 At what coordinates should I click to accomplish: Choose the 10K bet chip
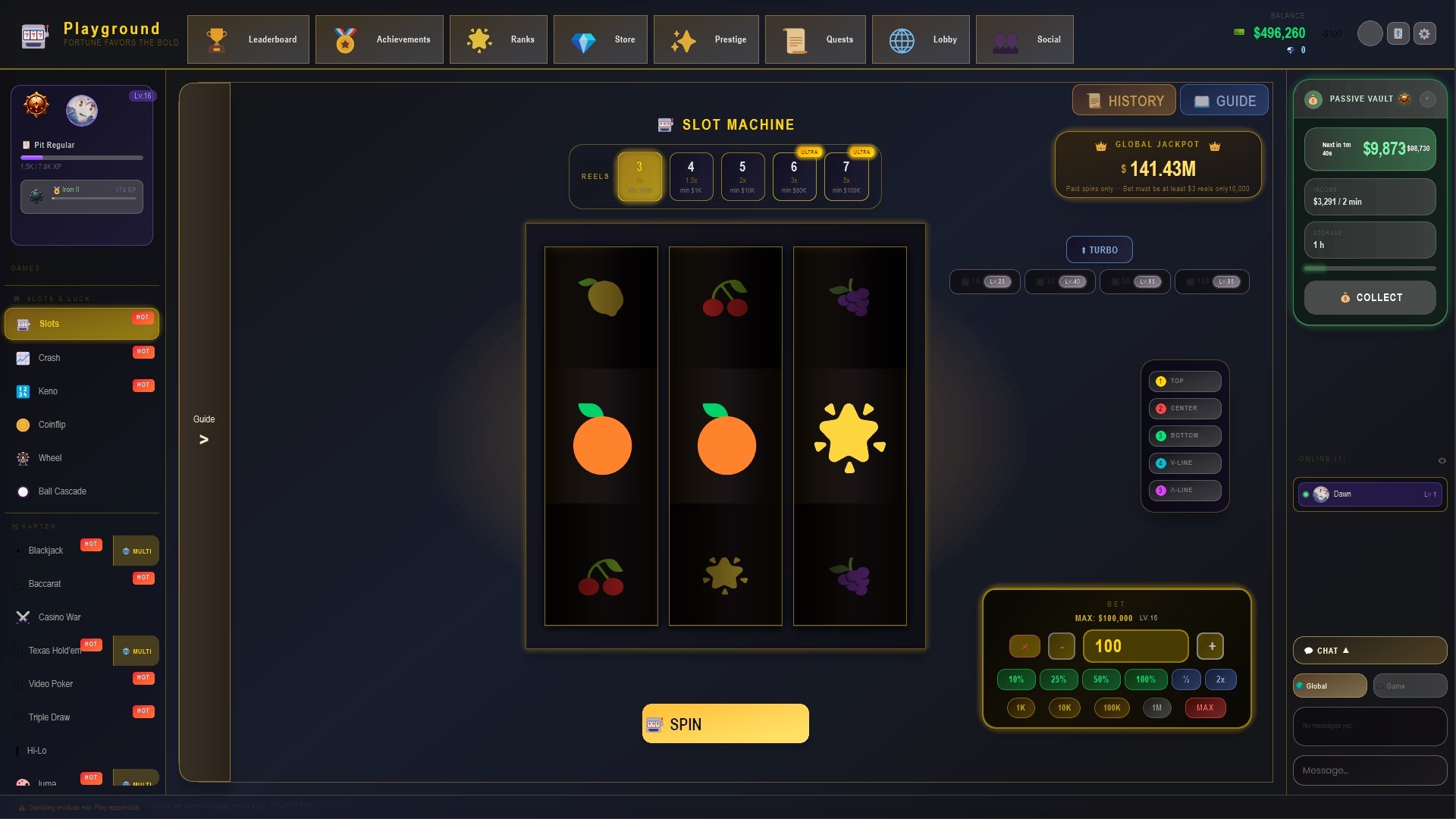pos(1064,708)
